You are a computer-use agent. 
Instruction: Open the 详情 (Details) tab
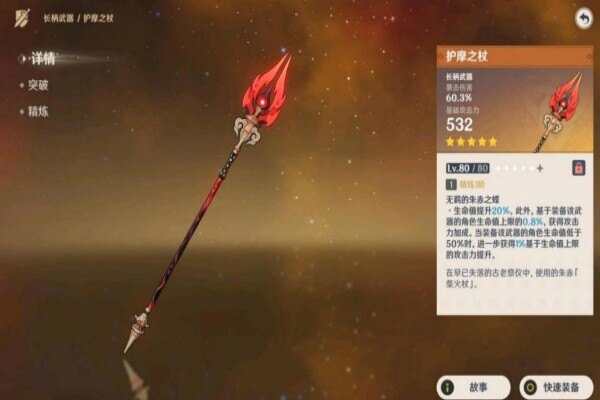(x=41, y=60)
